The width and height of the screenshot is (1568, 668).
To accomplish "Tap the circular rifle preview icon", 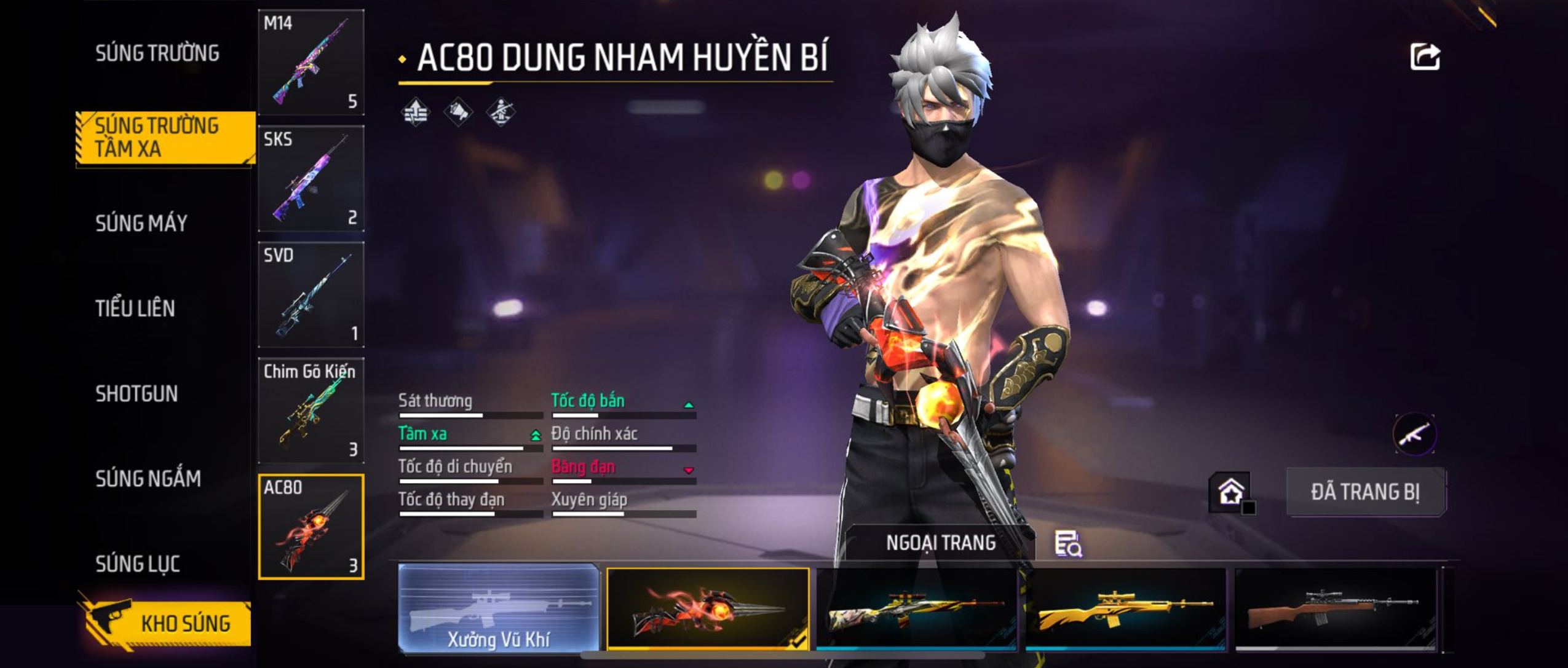I will [x=1414, y=434].
